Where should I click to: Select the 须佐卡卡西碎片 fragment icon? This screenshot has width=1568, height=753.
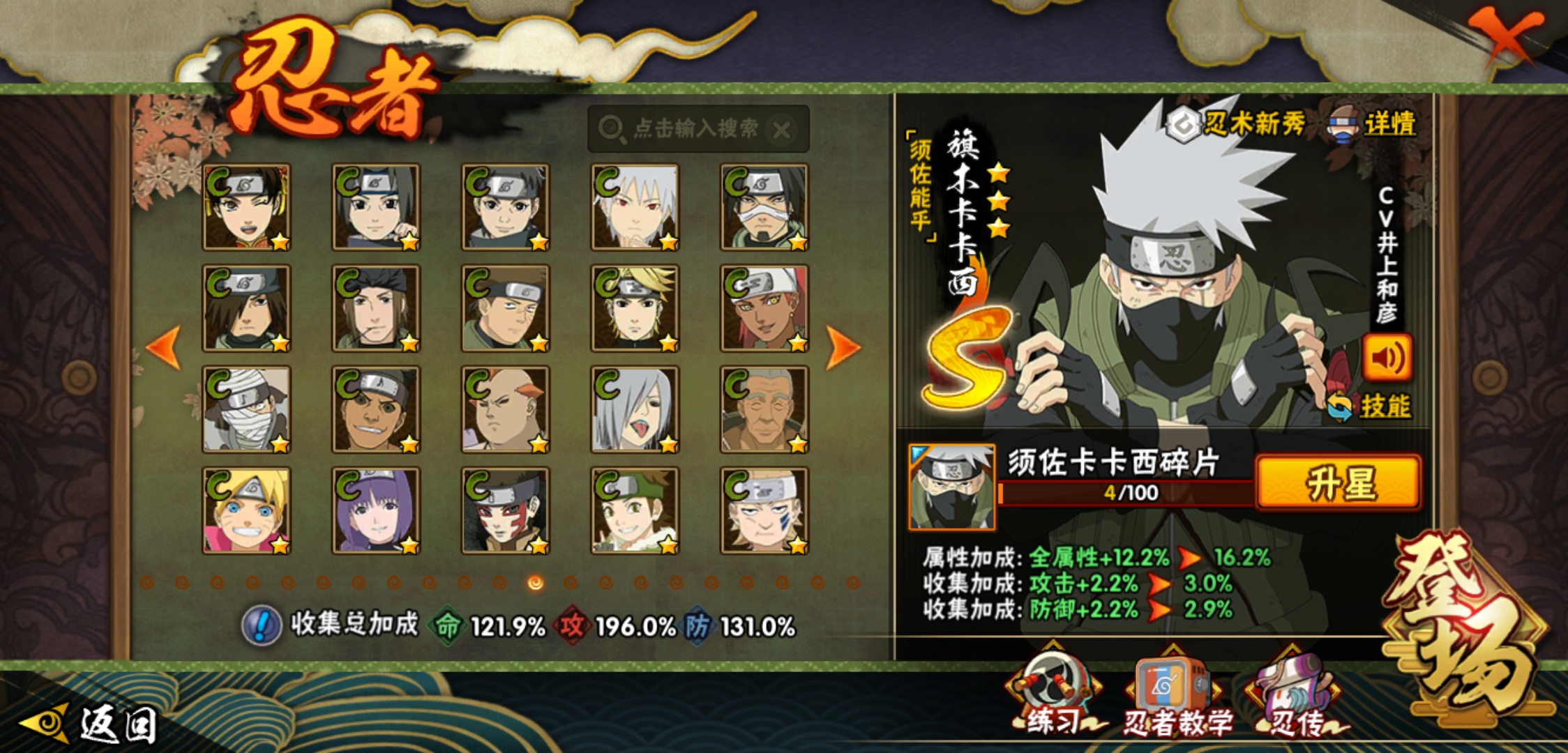tap(951, 487)
